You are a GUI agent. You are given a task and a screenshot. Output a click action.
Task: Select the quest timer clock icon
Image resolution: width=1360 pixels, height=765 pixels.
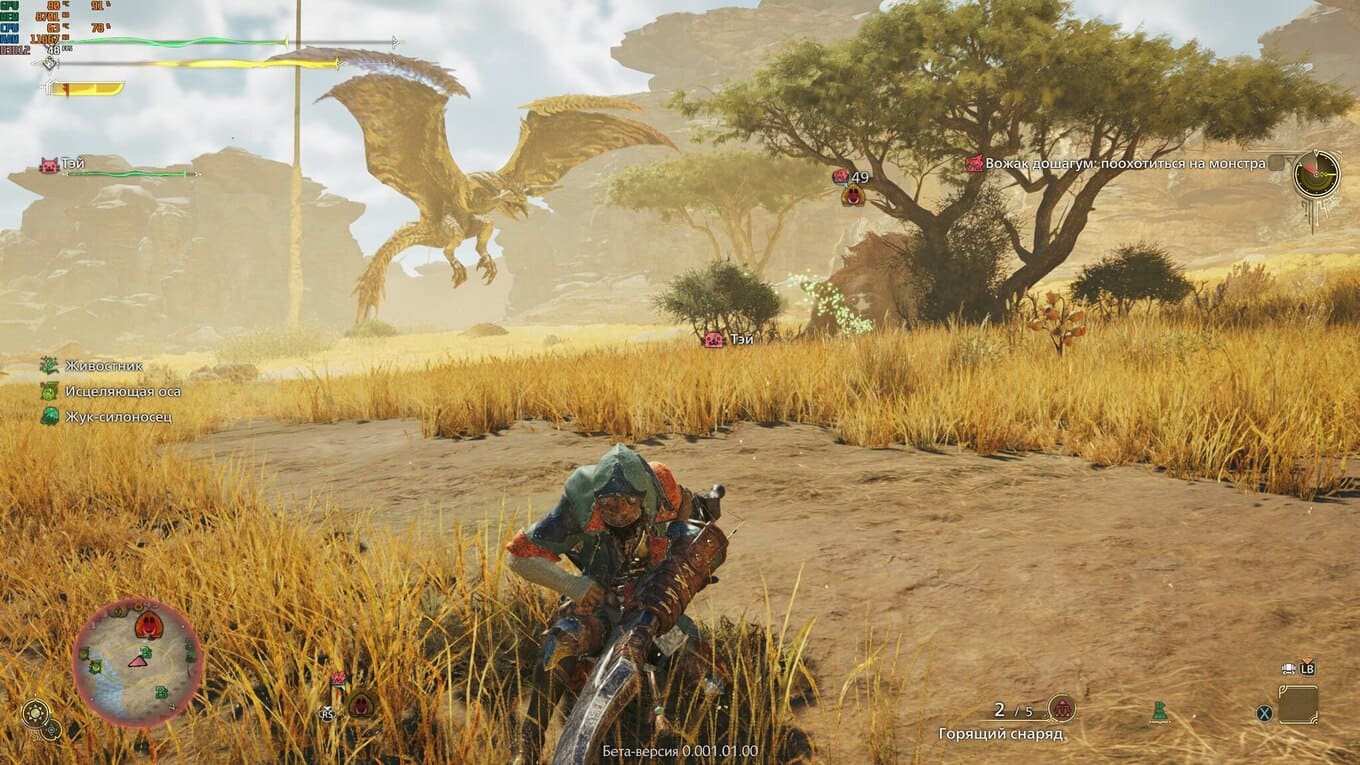[1315, 174]
